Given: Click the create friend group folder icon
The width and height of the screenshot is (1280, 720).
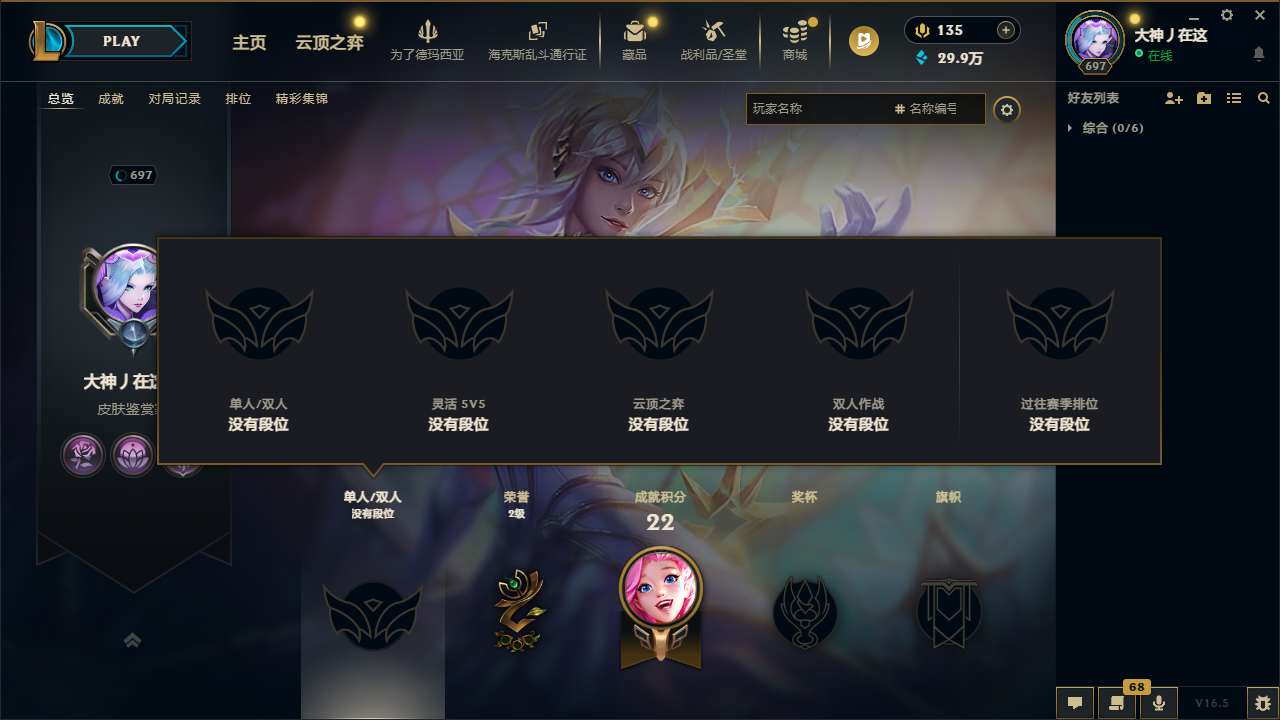Looking at the screenshot, I should (1203, 97).
